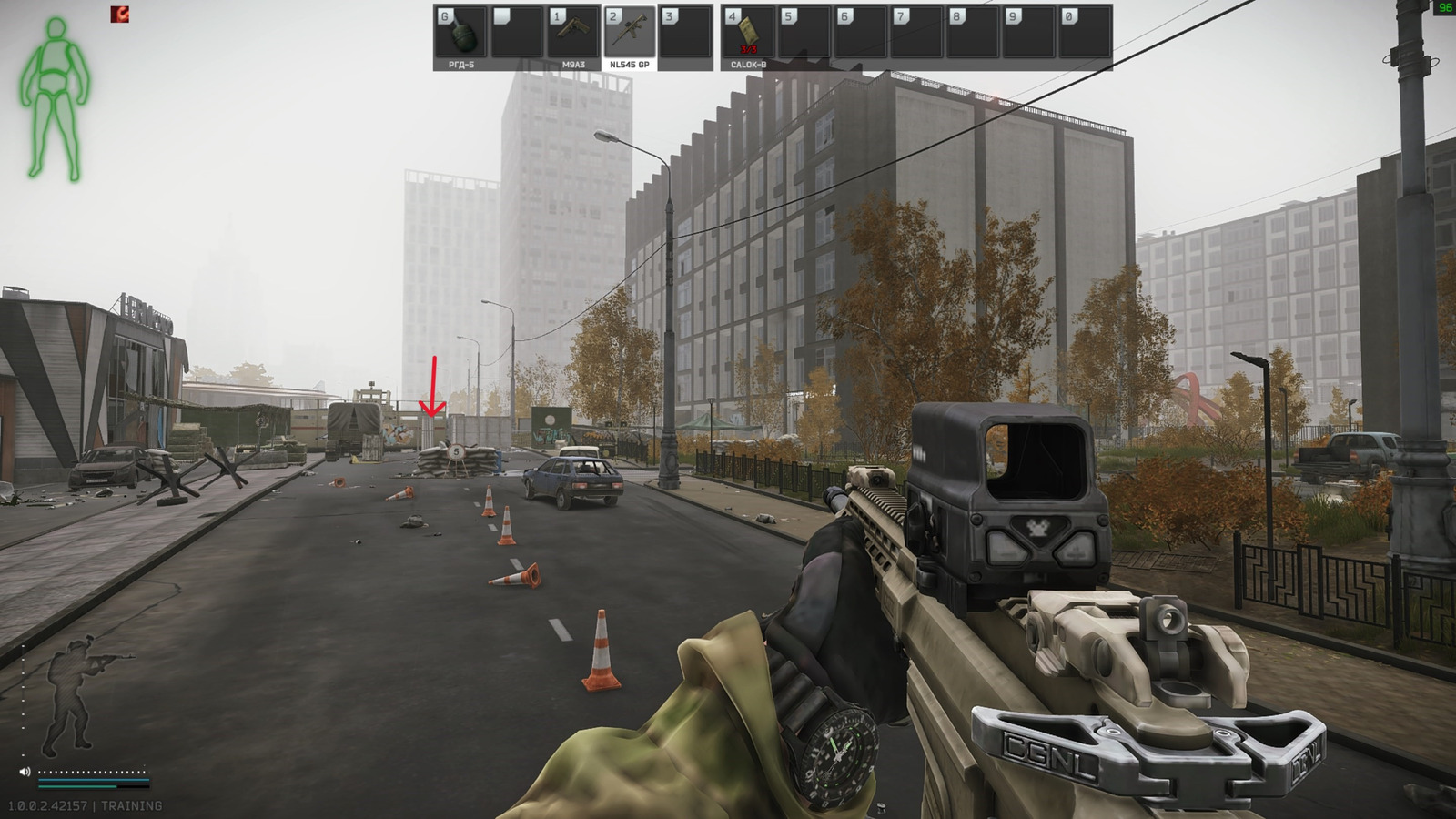Equip the M9A3 pistol from slot 1
The height and width of the screenshot is (819, 1456).
tap(574, 30)
